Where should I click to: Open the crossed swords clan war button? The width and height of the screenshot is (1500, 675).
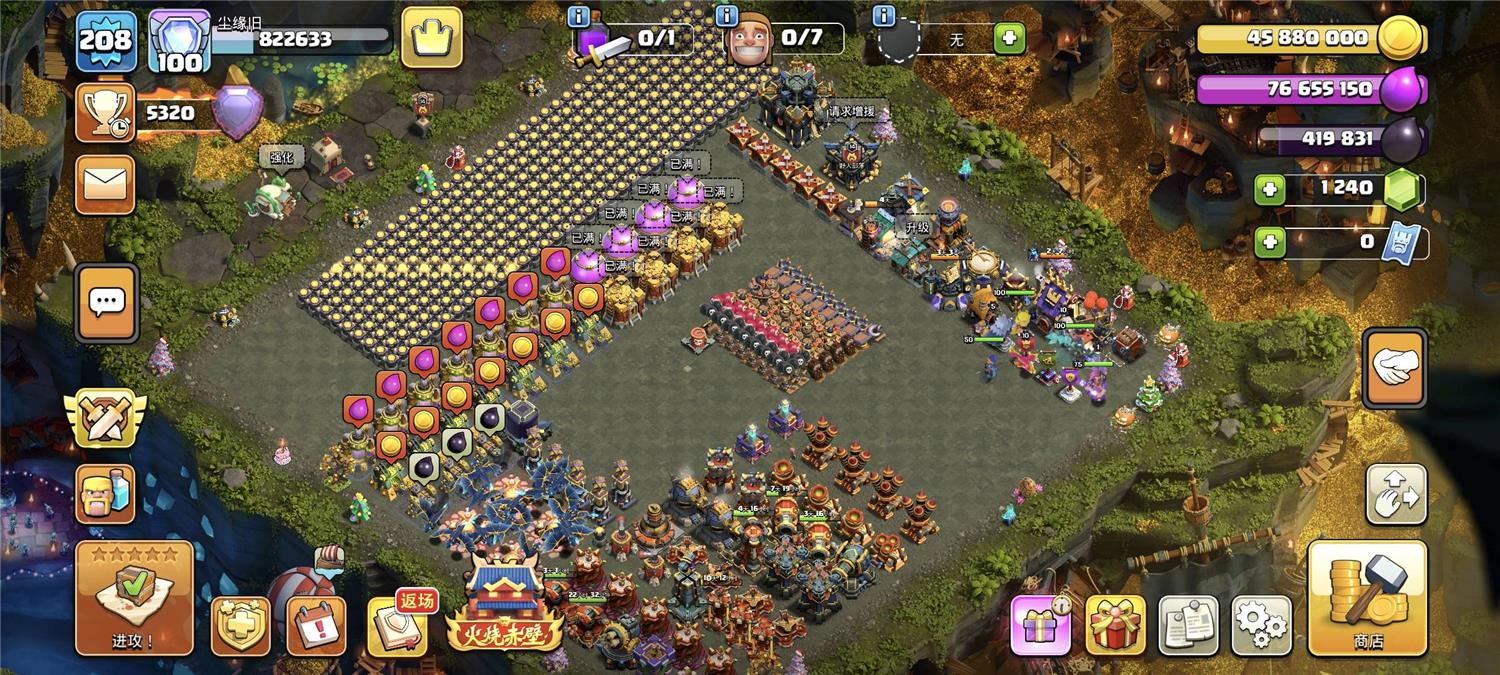(x=105, y=418)
